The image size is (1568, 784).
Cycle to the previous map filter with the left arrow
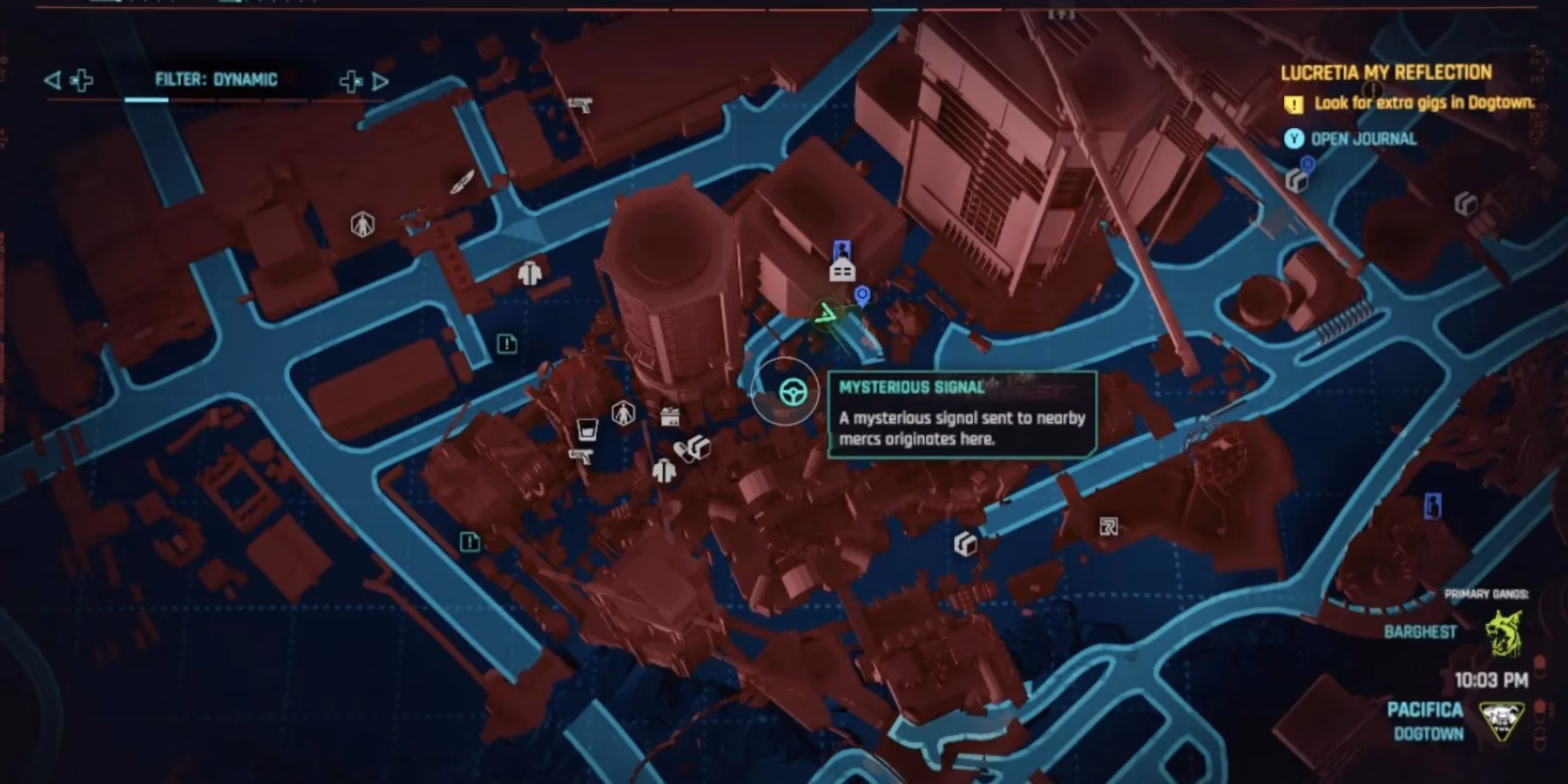54,79
